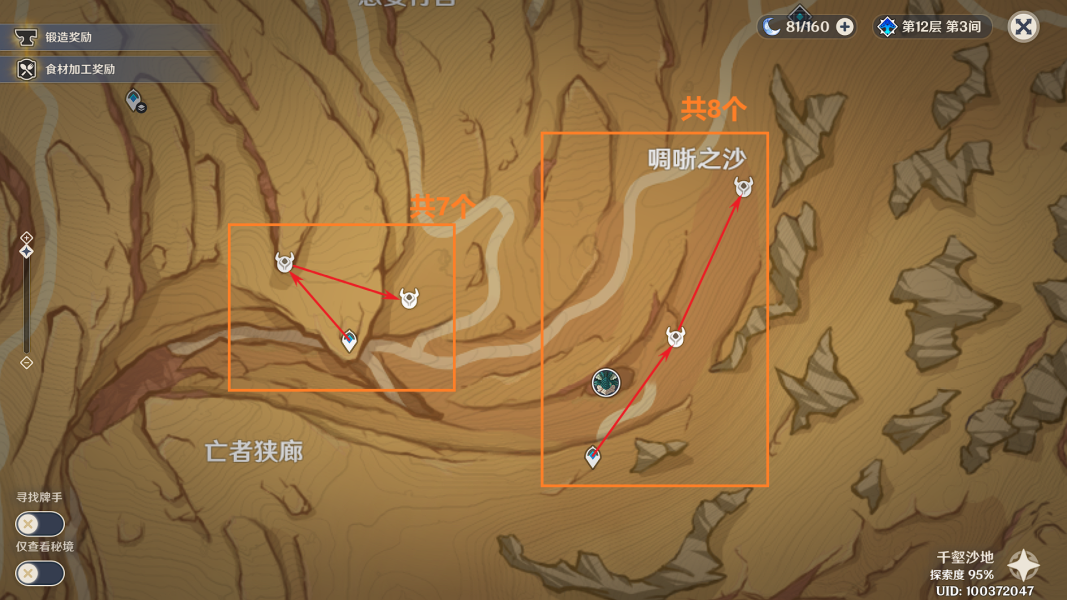The image size is (1067, 600).
Task: Select the teleport waypoint below the boss icon
Action: [593, 457]
